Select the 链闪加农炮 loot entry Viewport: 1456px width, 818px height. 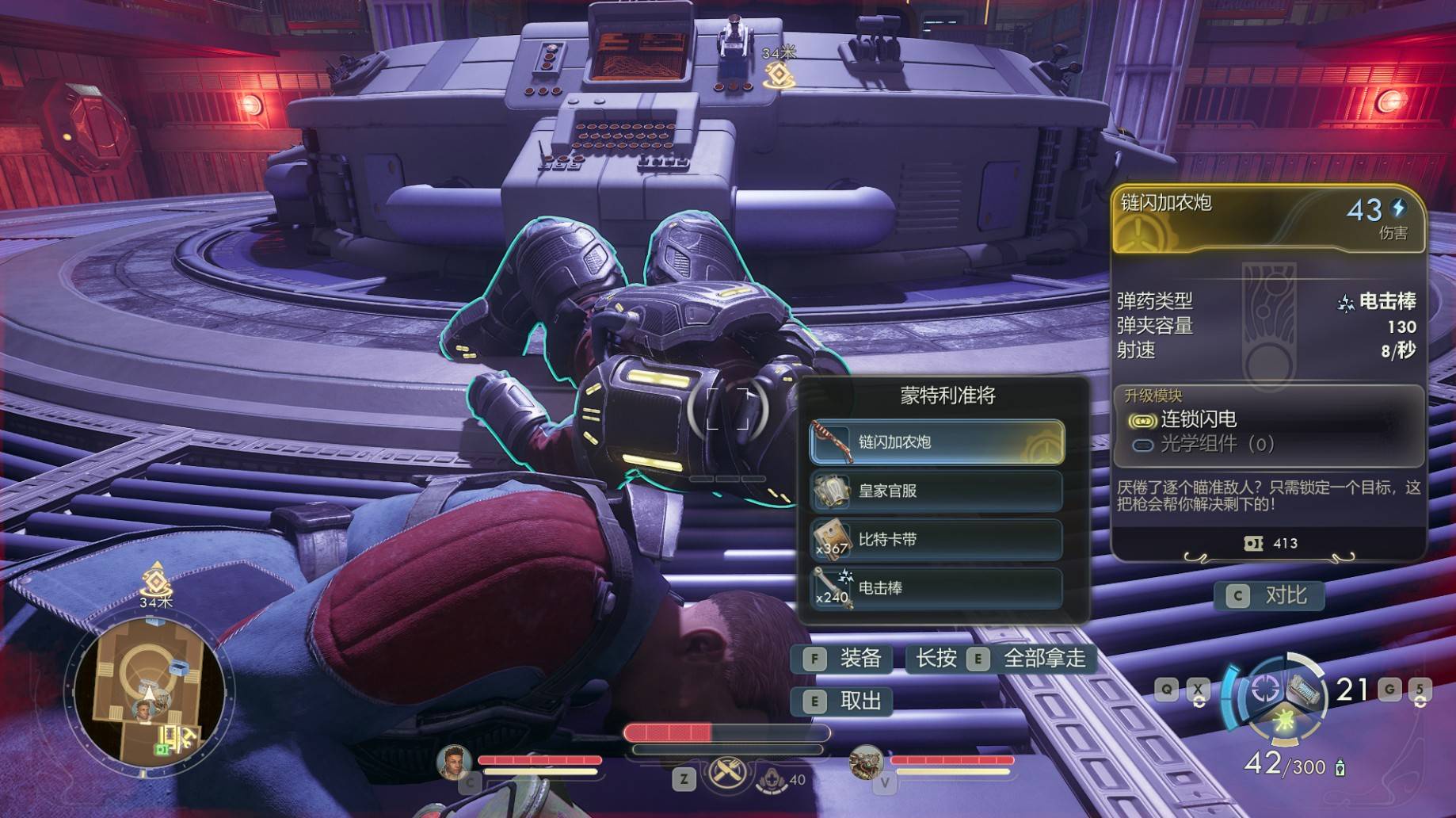[x=936, y=442]
